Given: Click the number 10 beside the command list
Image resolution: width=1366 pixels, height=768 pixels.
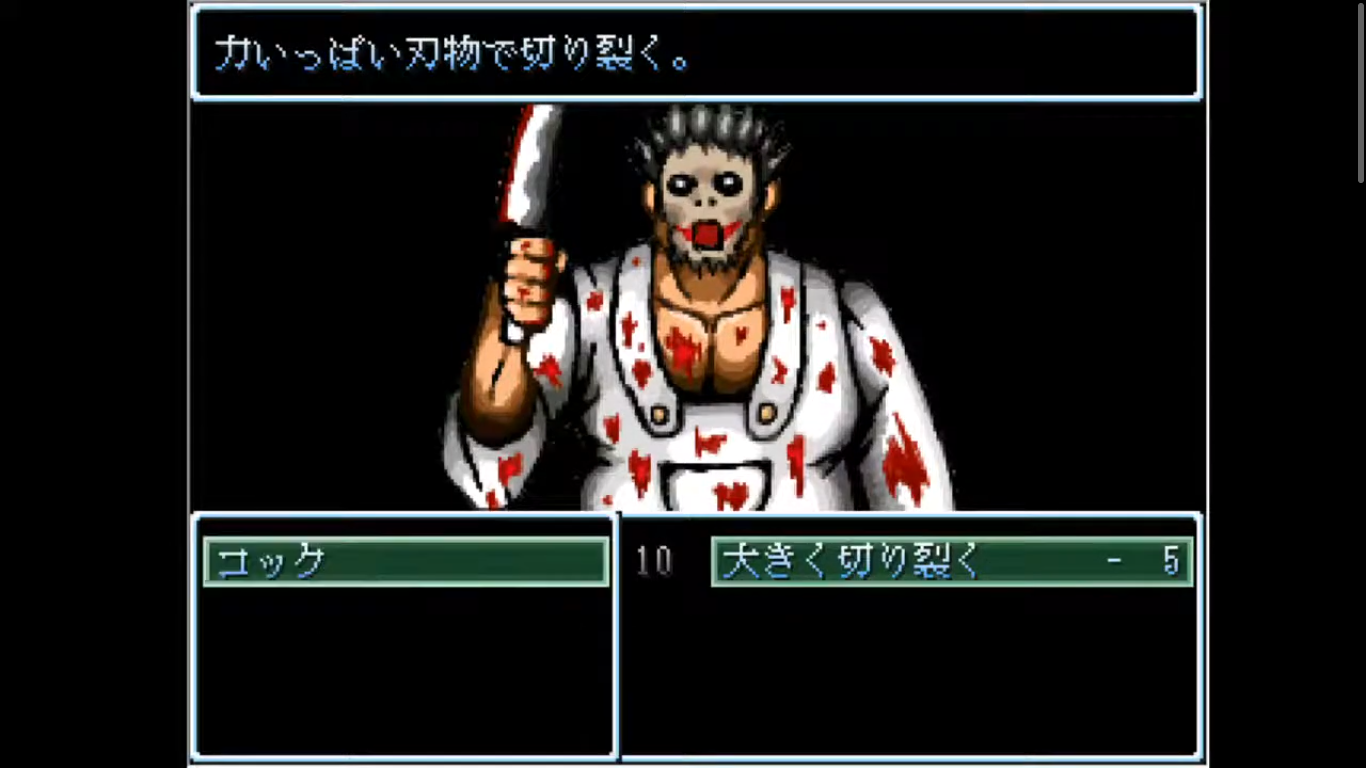Looking at the screenshot, I should pyautogui.click(x=655, y=561).
